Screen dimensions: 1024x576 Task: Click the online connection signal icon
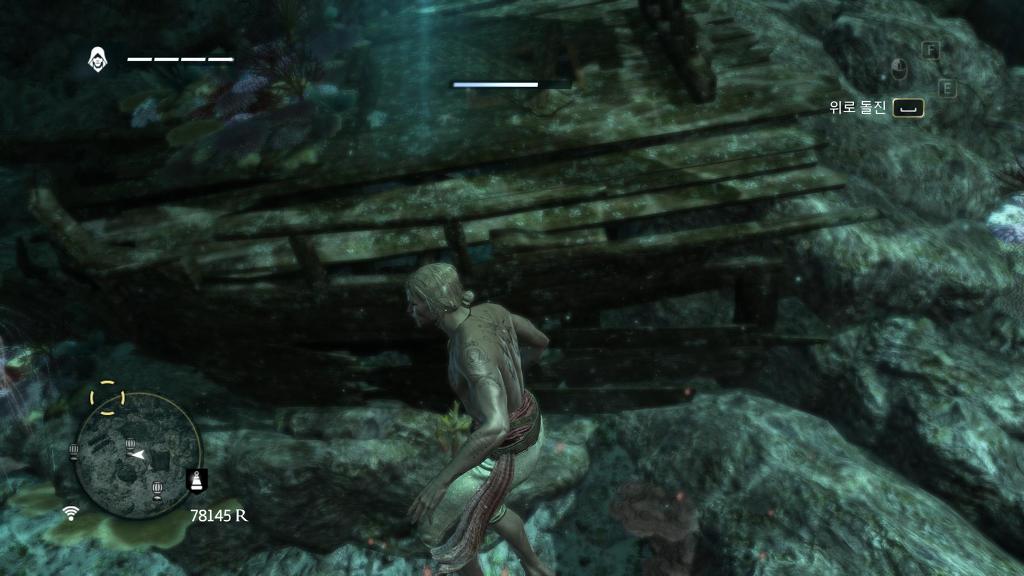(71, 513)
